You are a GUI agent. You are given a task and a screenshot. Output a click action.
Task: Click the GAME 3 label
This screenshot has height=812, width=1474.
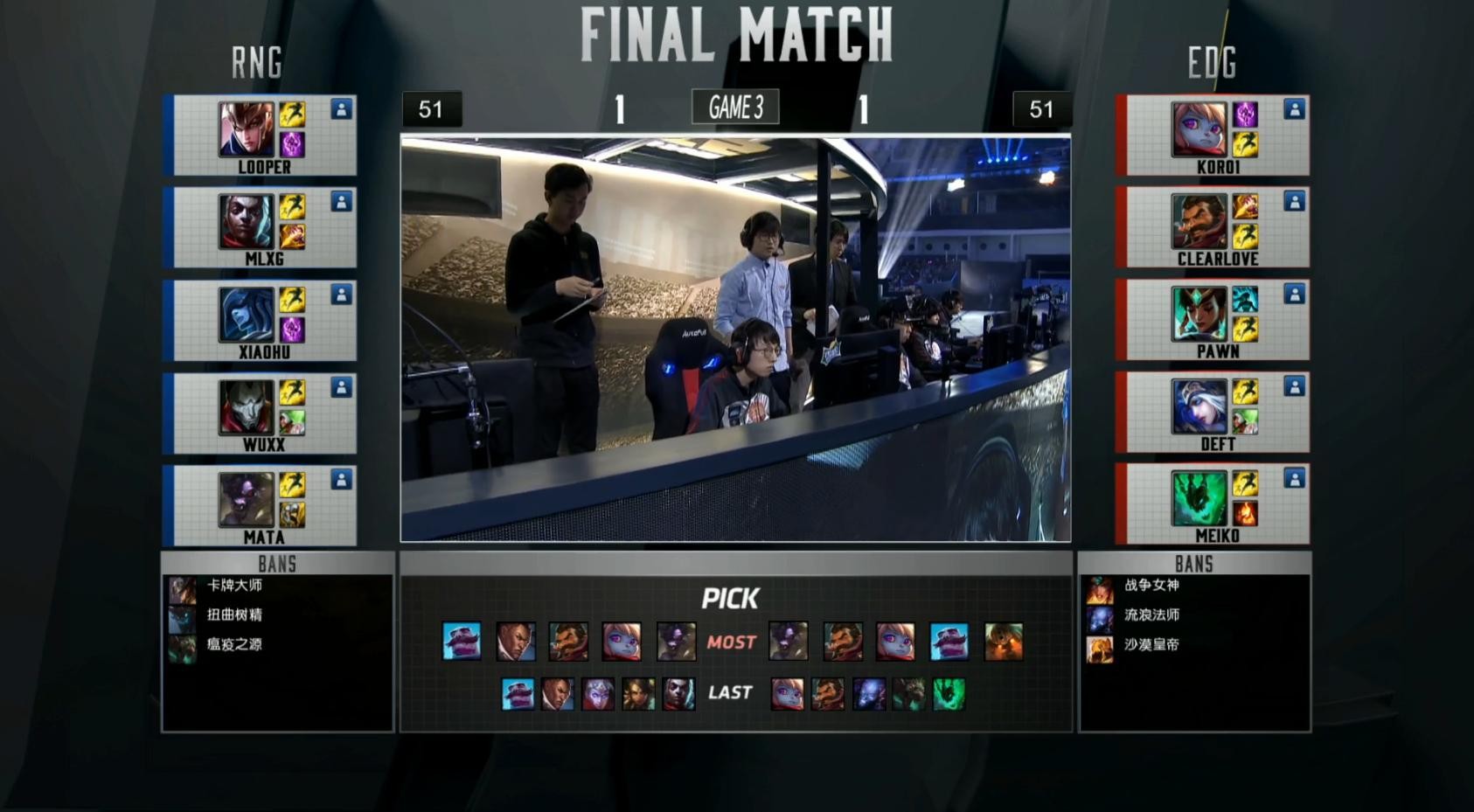pos(735,108)
